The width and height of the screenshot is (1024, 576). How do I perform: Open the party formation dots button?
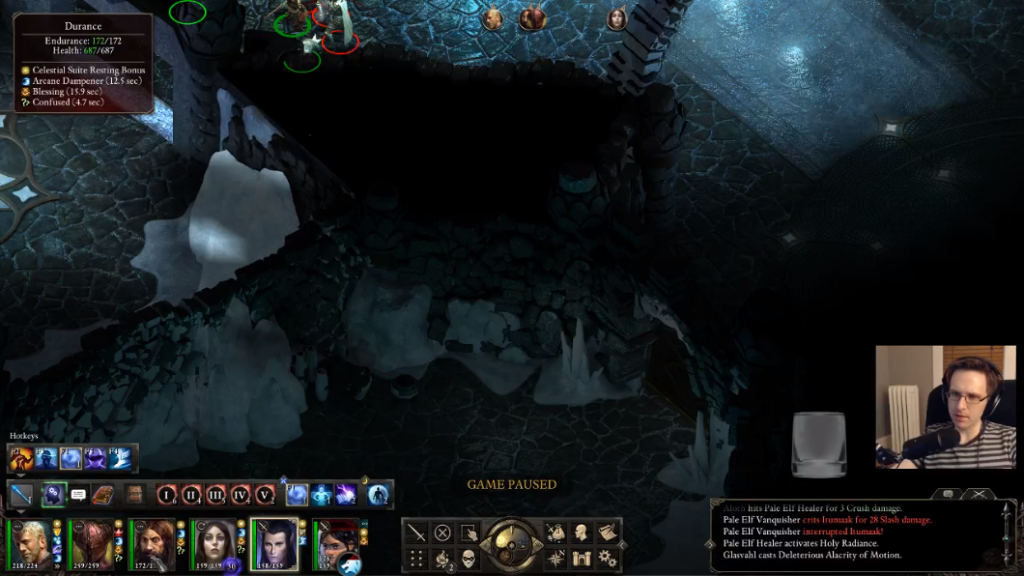[416, 558]
